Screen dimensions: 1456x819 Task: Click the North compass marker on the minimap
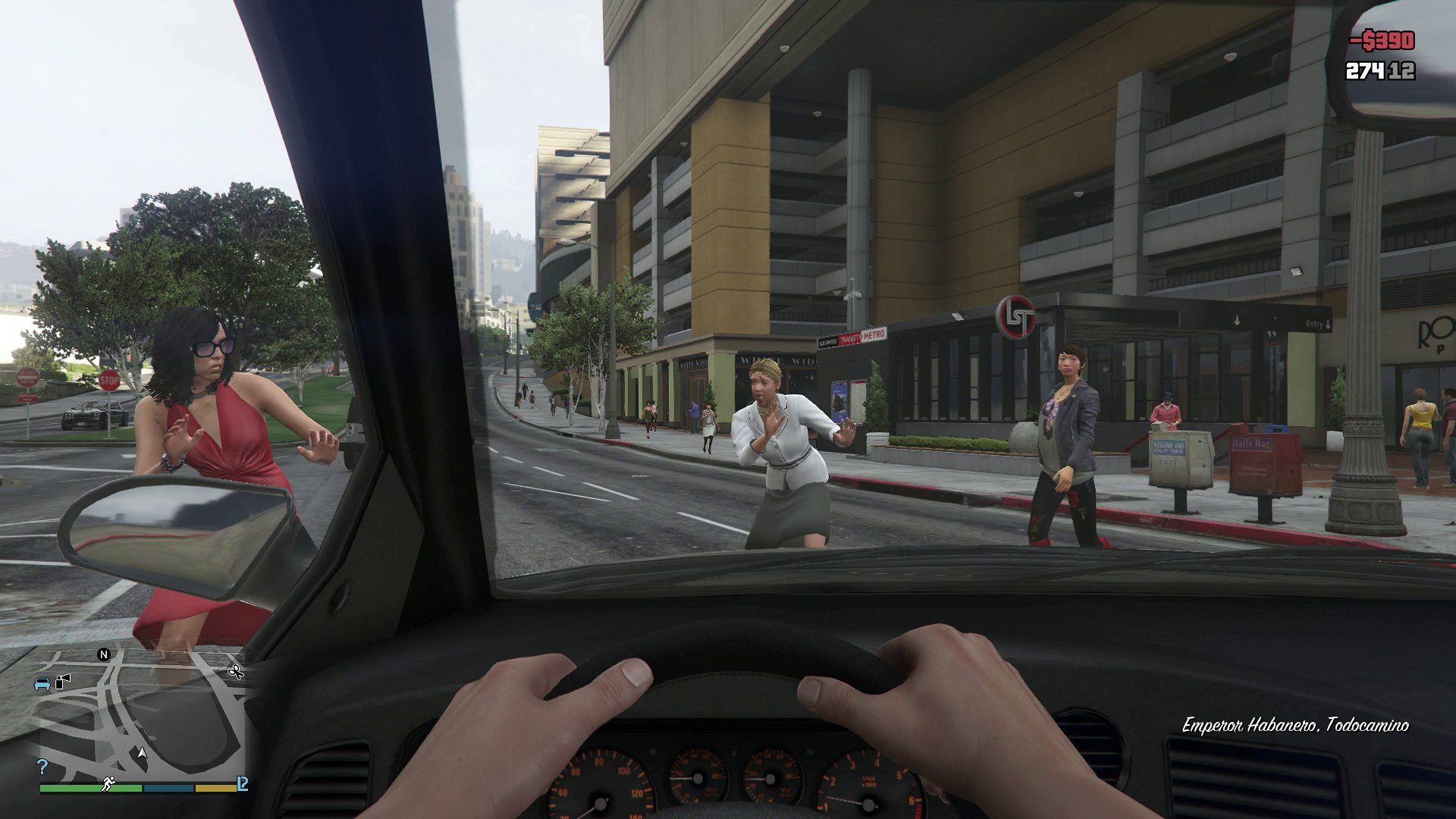point(103,655)
